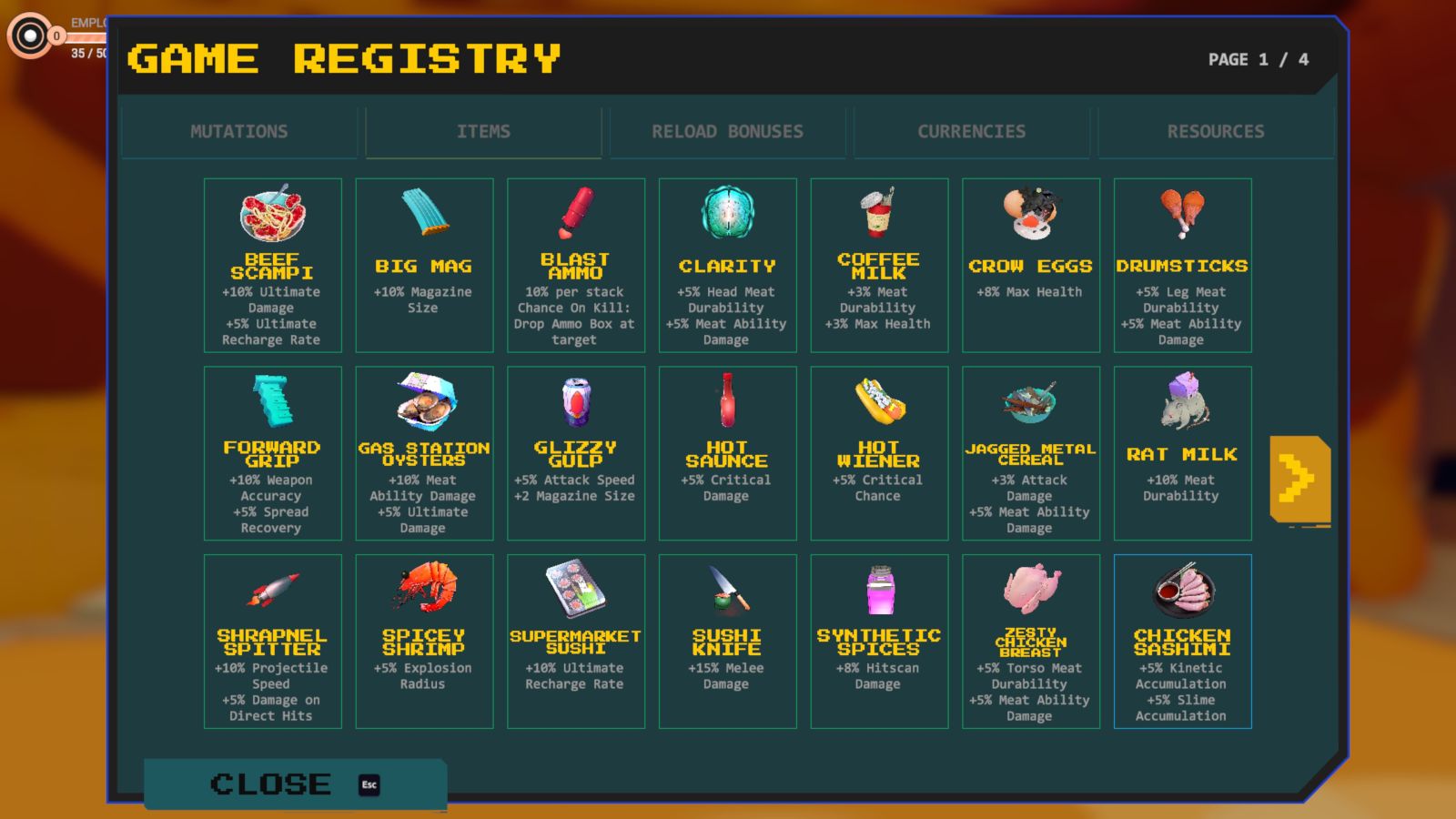The width and height of the screenshot is (1456, 819).
Task: Pick the Chicken Sashimi item card
Action: (x=1182, y=641)
